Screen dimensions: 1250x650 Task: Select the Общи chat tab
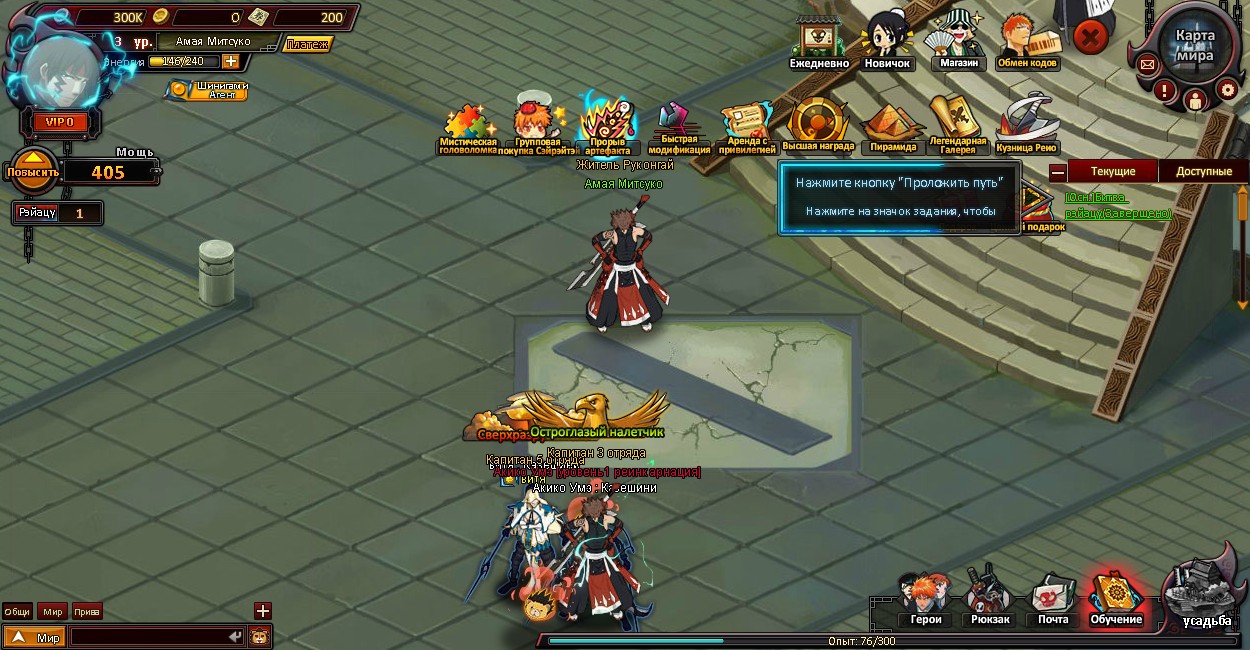click(17, 612)
